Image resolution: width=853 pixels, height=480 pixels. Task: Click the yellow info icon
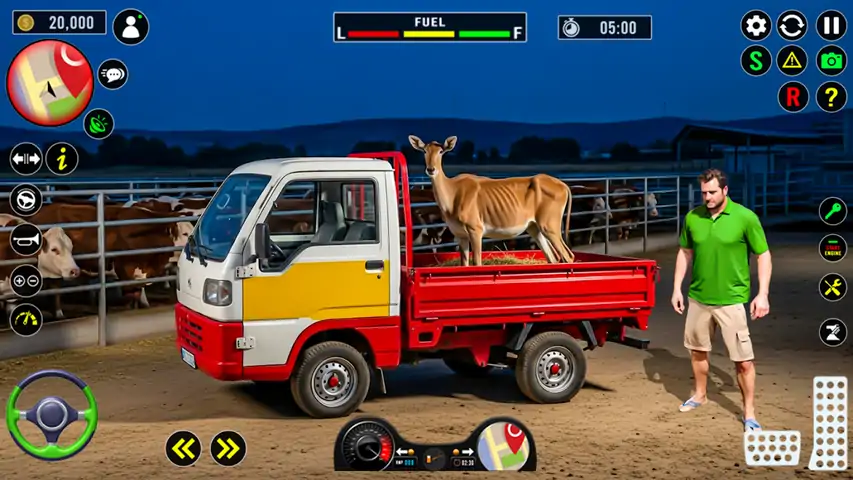coord(62,158)
